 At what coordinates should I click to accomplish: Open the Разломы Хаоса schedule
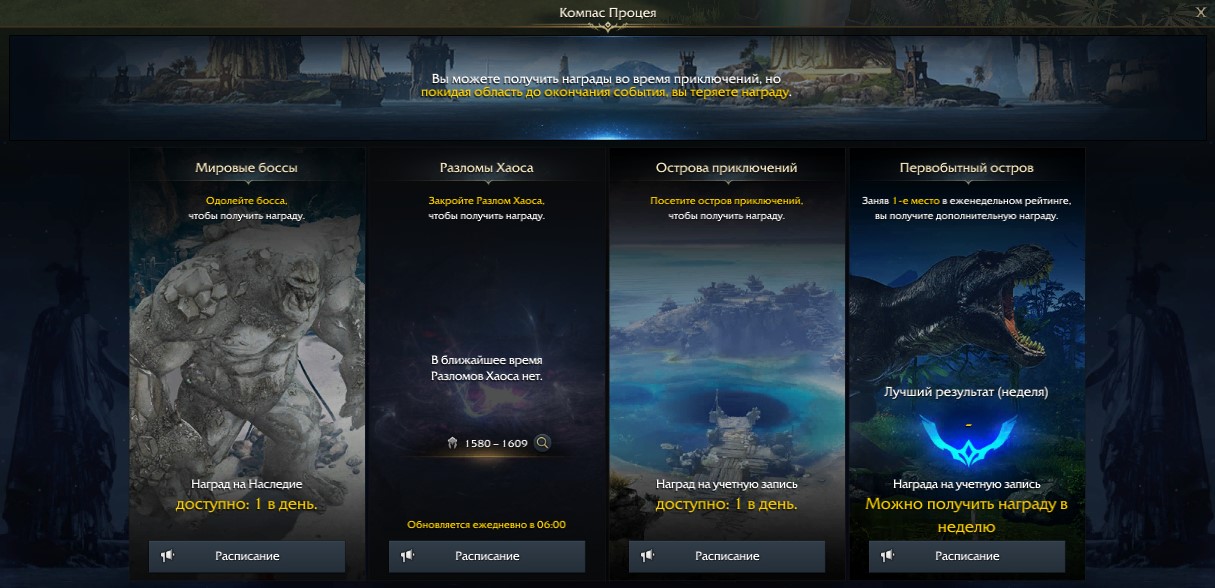[x=487, y=556]
